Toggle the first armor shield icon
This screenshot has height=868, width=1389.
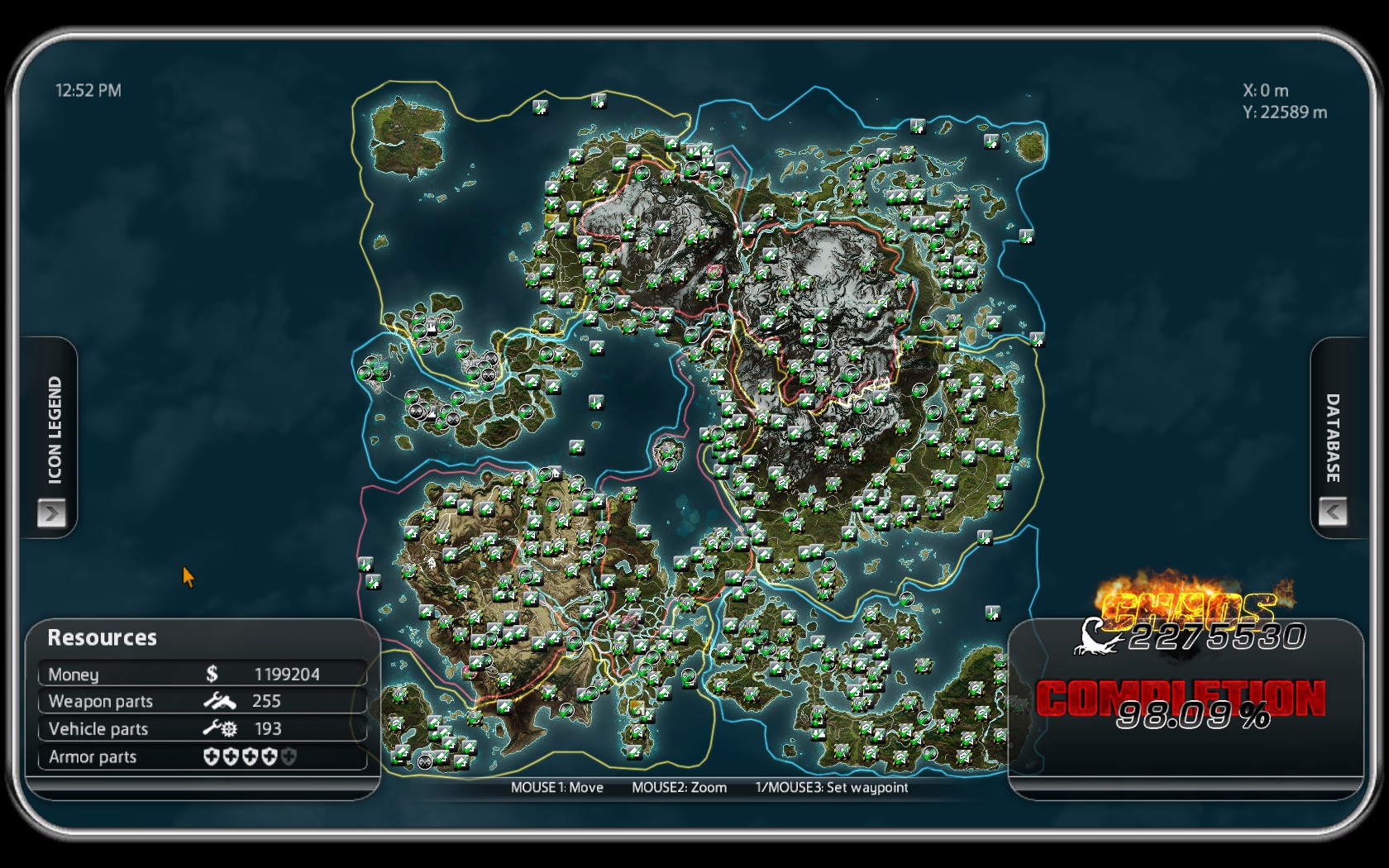click(x=210, y=757)
